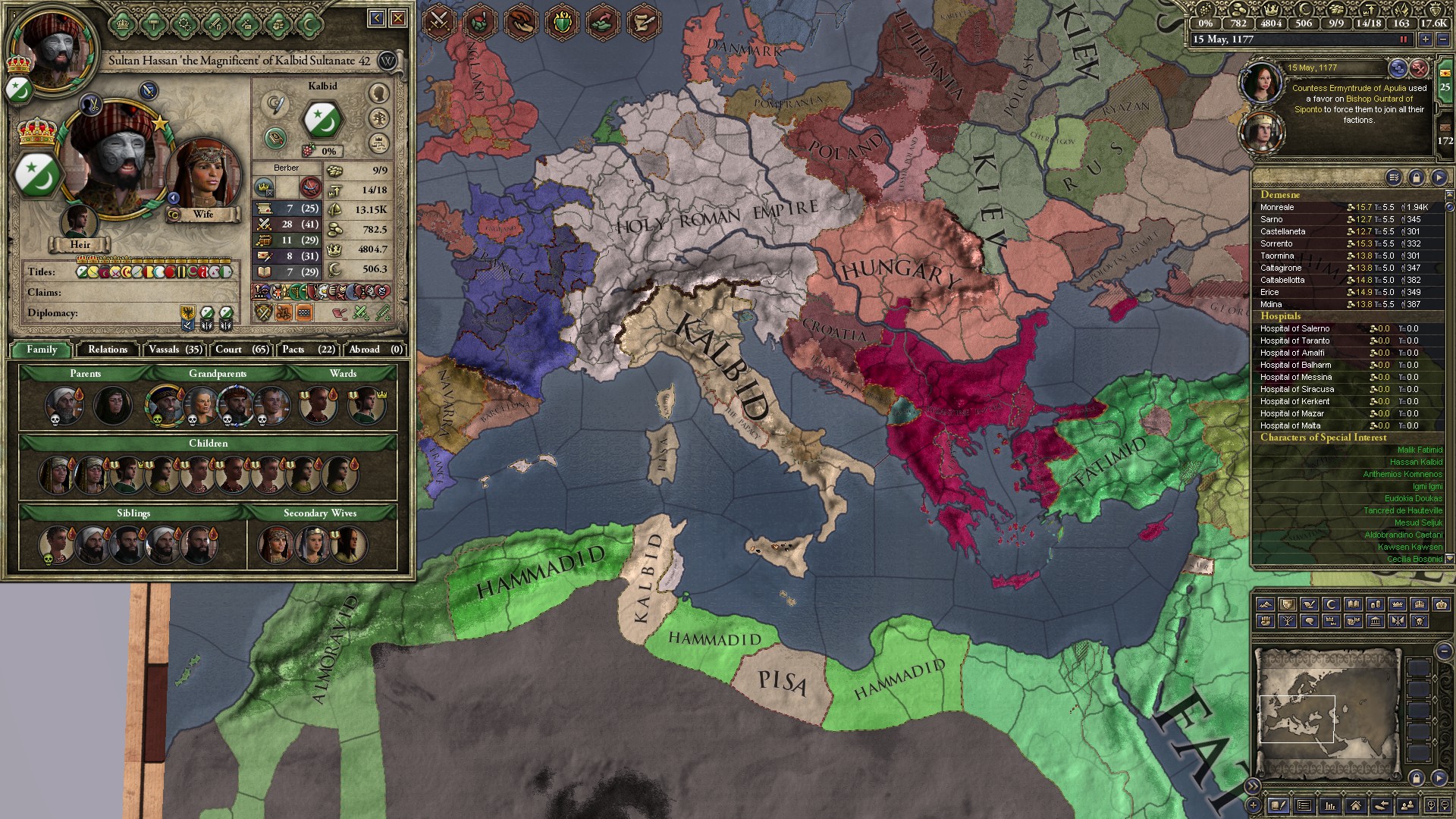Go back with the blue arrow button

click(x=377, y=17)
